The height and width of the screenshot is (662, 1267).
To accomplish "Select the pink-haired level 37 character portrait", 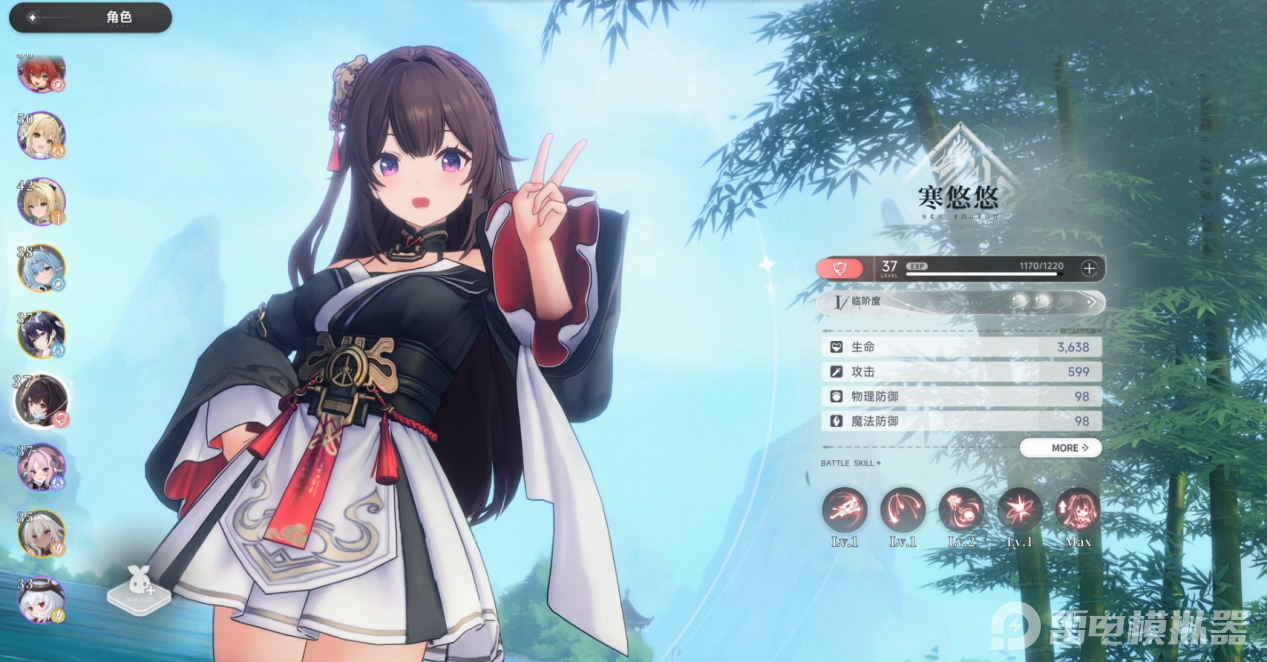I will (42, 466).
